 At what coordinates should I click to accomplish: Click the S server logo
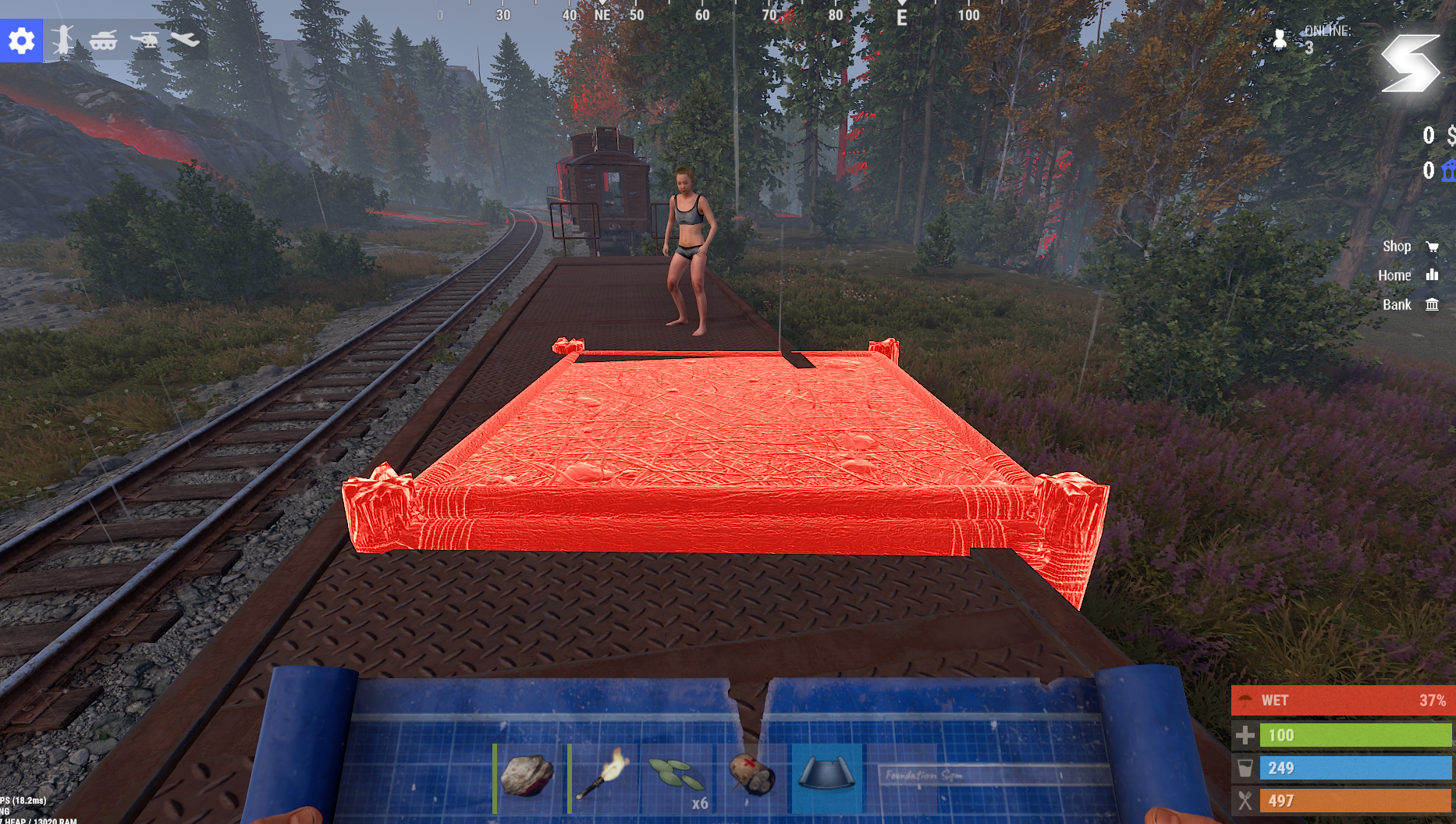tap(1409, 64)
